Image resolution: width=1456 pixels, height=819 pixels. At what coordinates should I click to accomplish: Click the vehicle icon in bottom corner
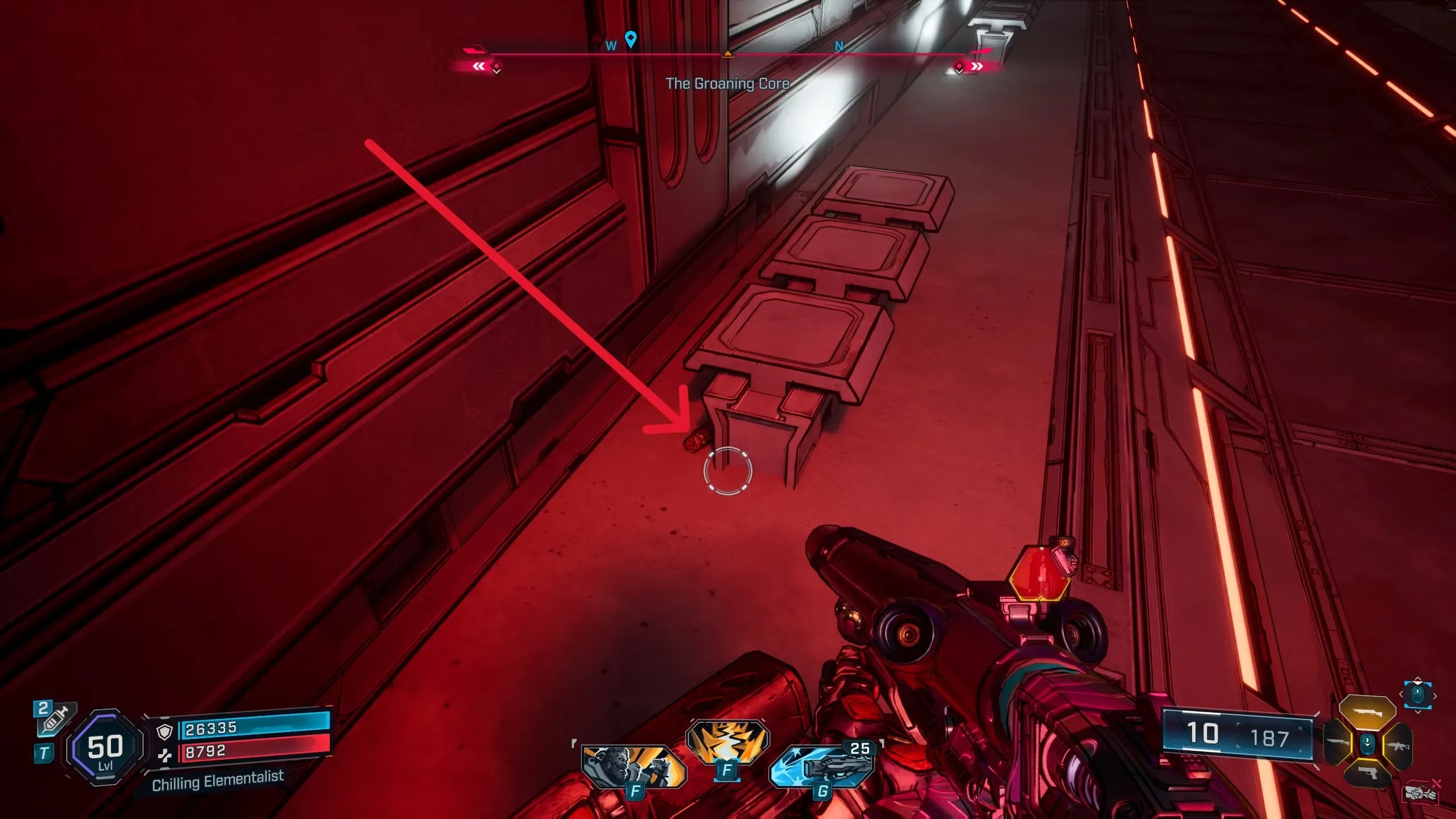[1421, 792]
